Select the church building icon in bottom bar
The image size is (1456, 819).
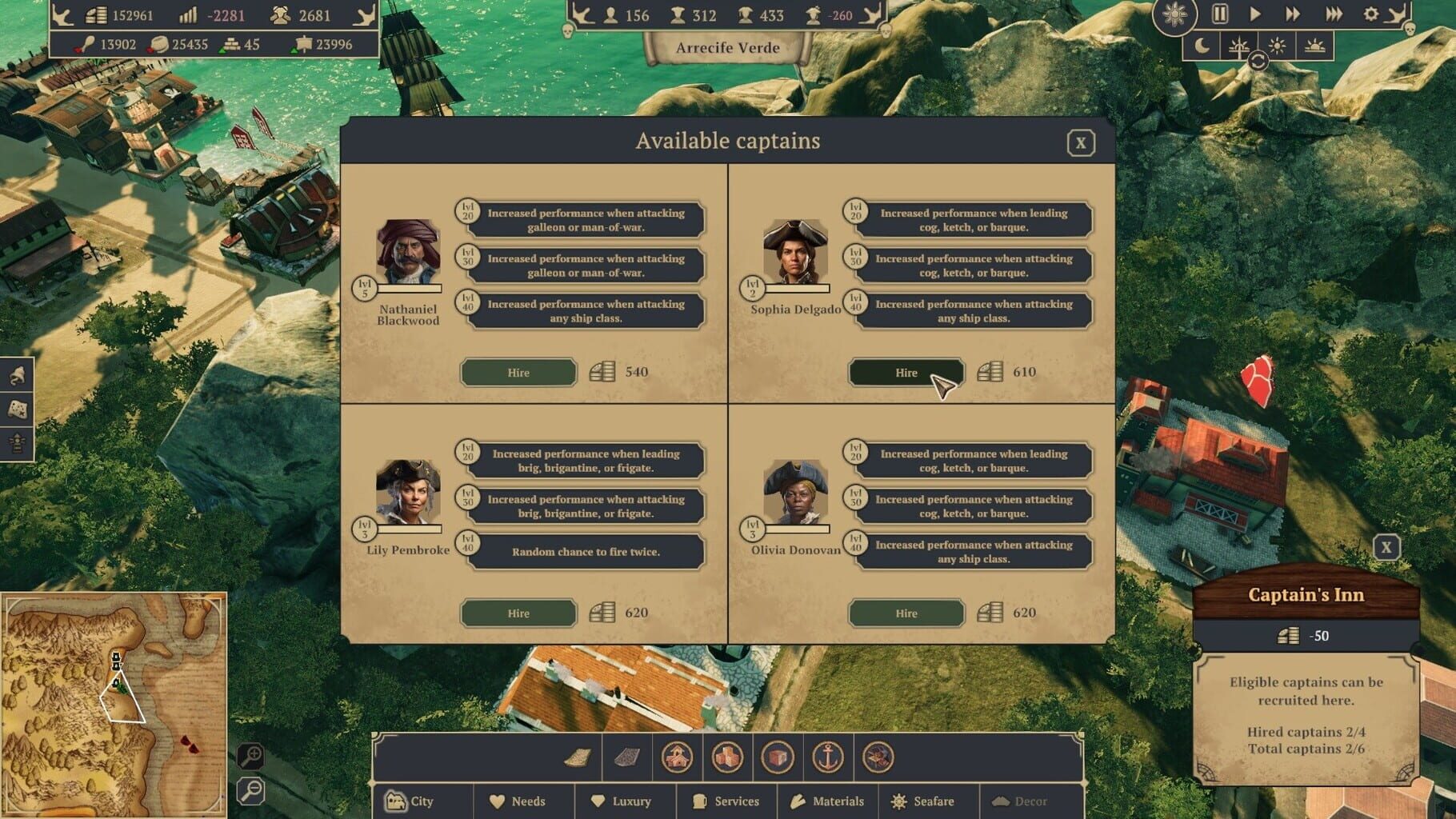(678, 758)
